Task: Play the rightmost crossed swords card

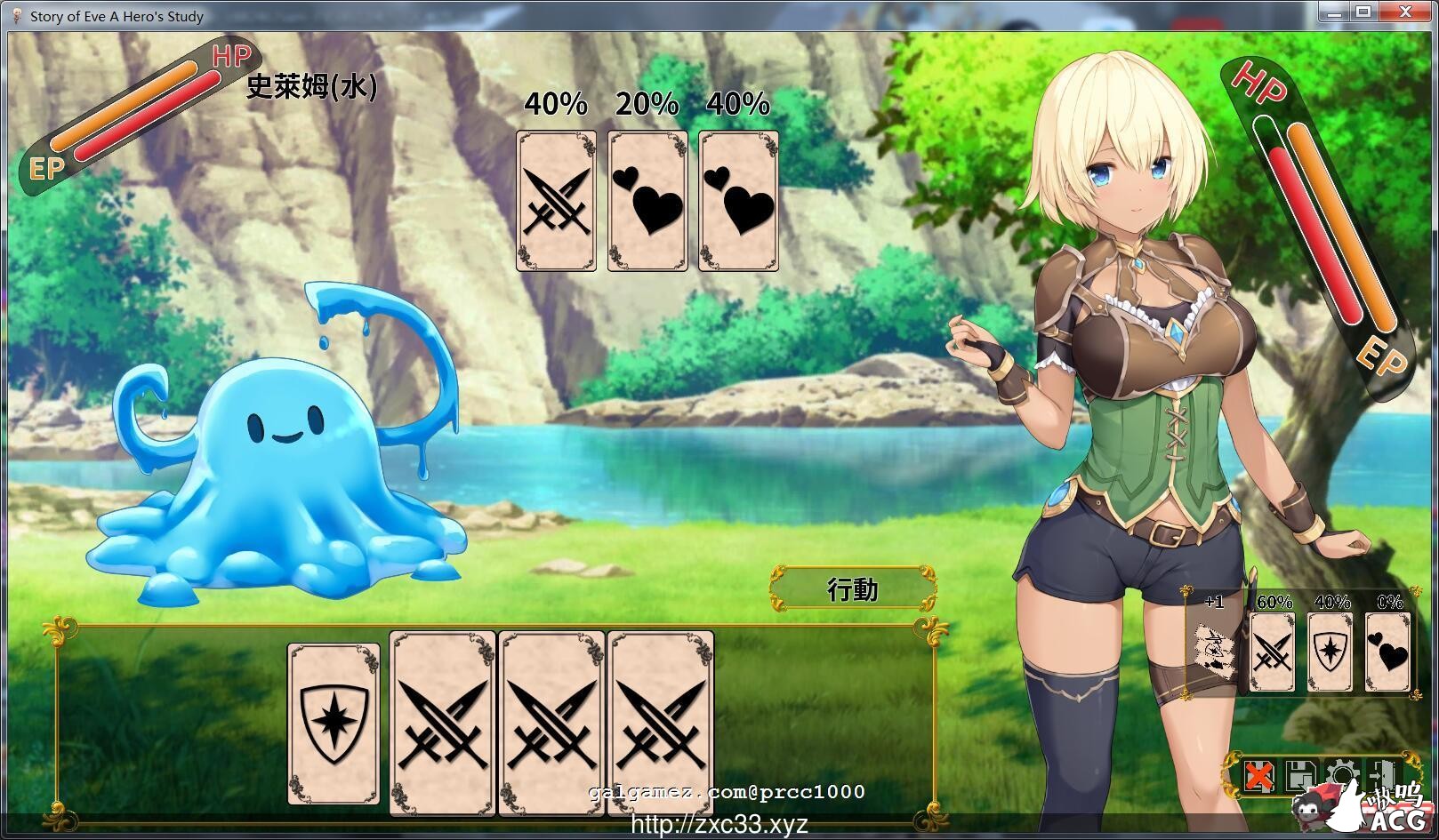Action: (x=661, y=722)
